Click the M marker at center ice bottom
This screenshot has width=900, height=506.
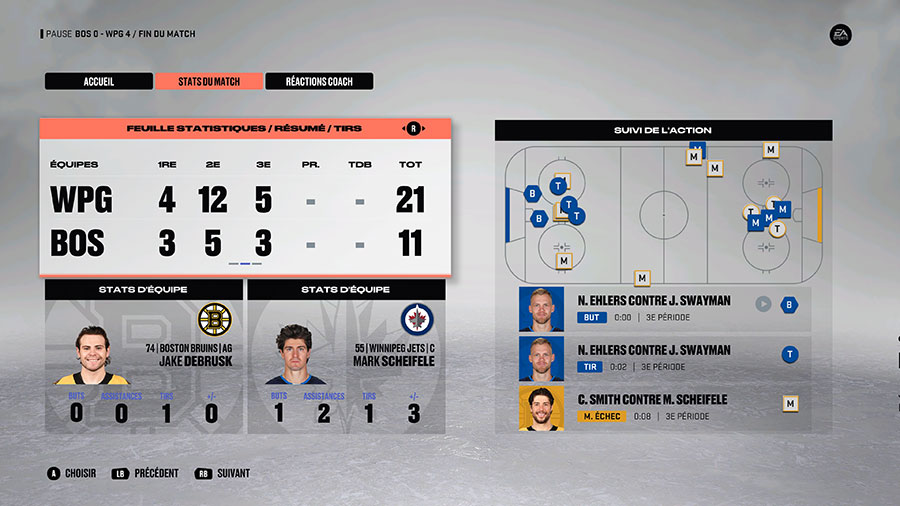(642, 278)
